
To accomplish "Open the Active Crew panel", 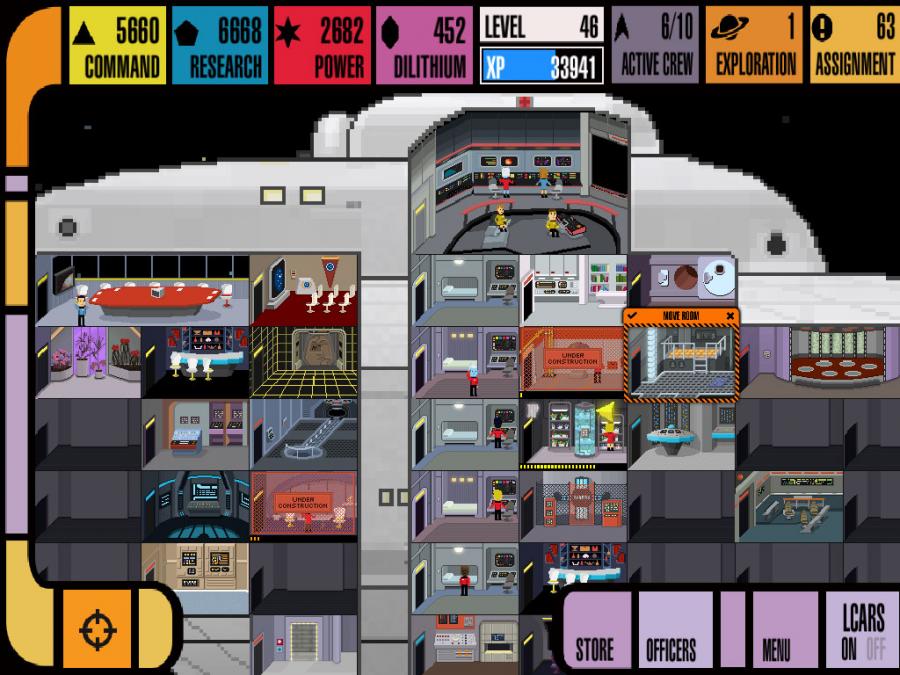I will coord(655,45).
